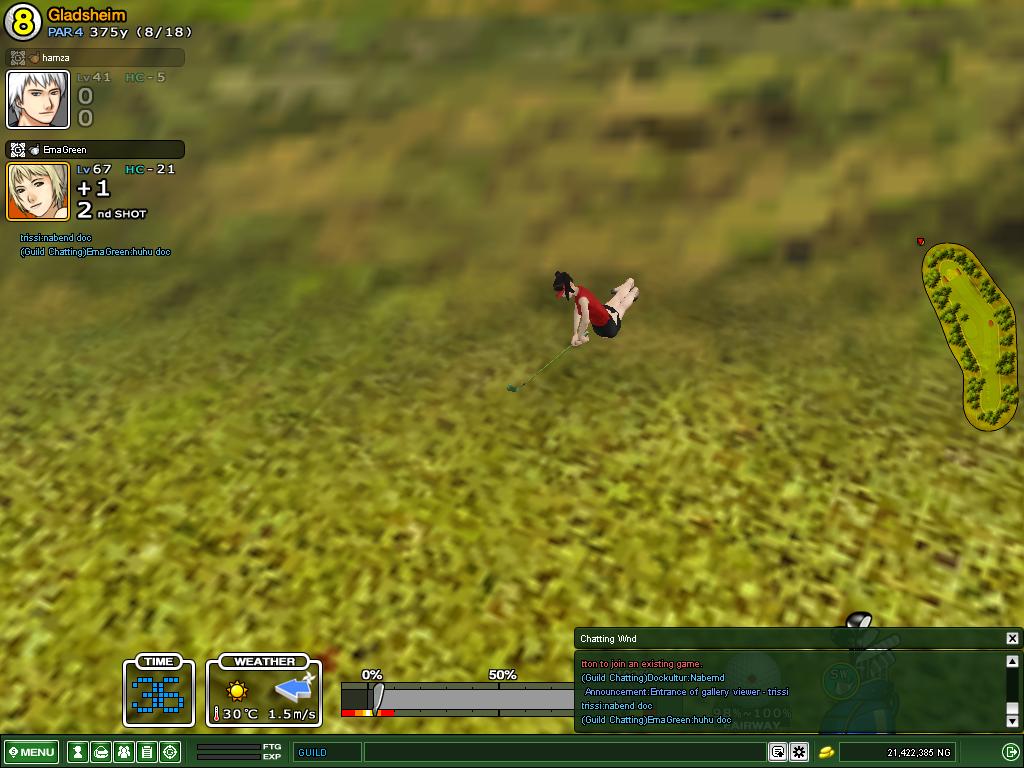This screenshot has height=768, width=1024.
Task: Select EmaGreen's player portrait
Action: tap(39, 191)
